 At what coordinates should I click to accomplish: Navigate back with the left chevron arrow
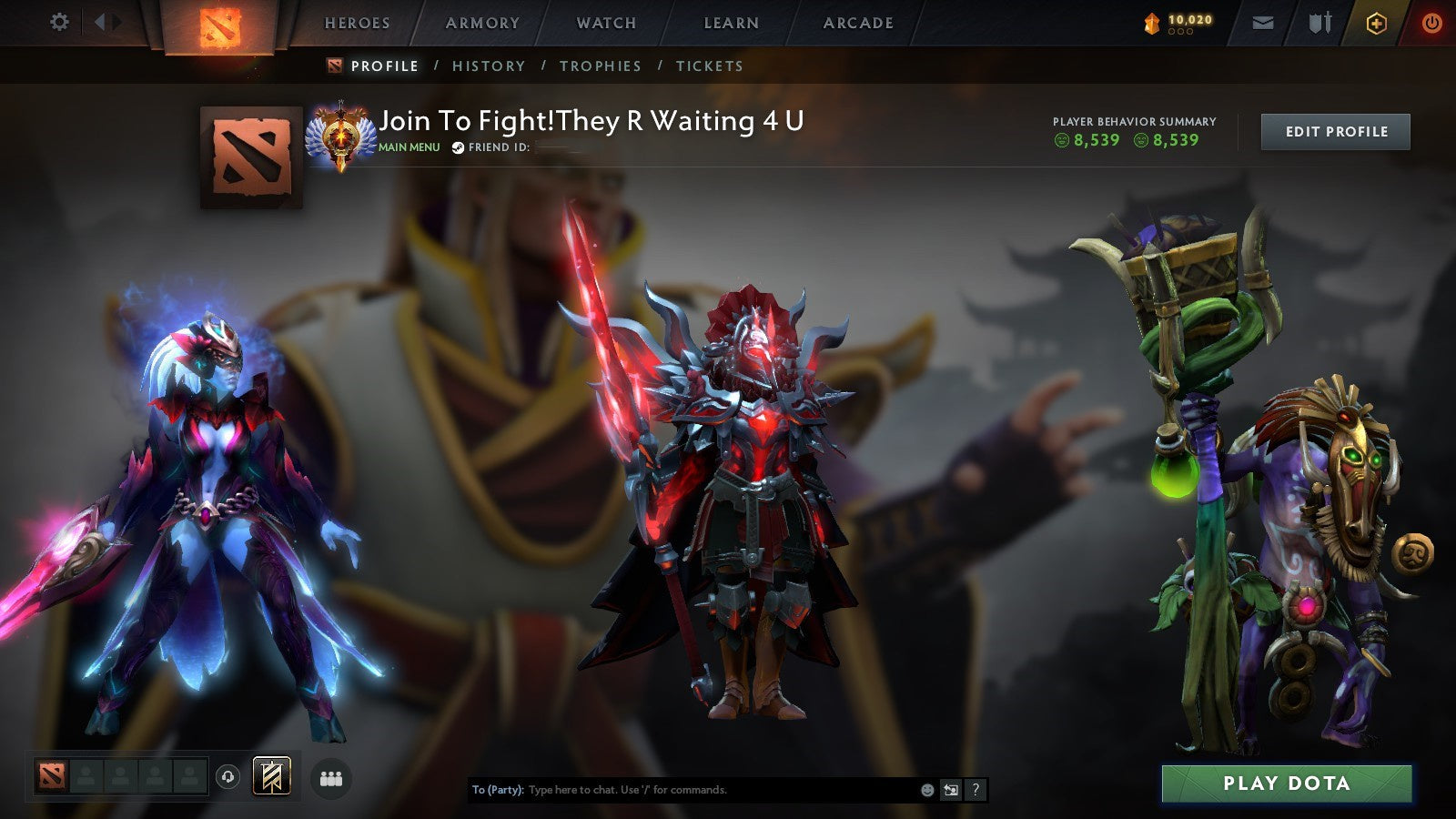coord(97,20)
